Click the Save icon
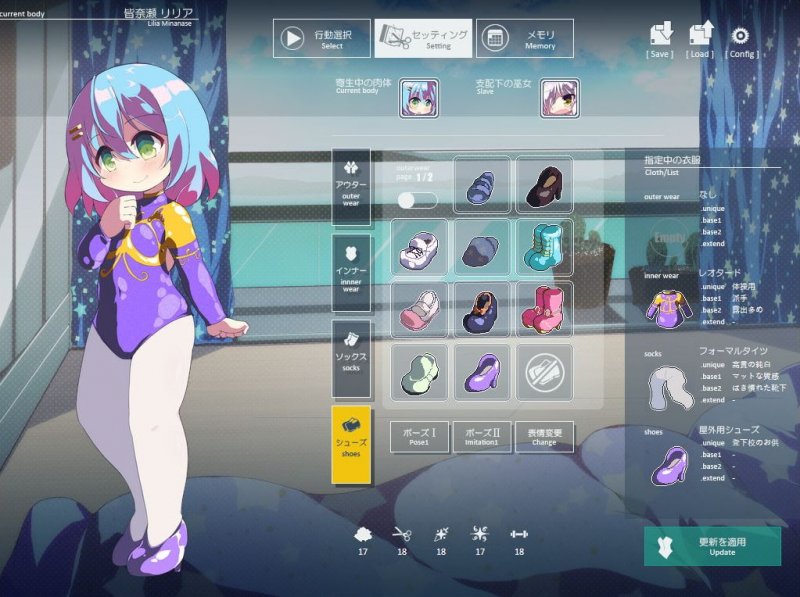Image resolution: width=800 pixels, height=597 pixels. [x=660, y=38]
